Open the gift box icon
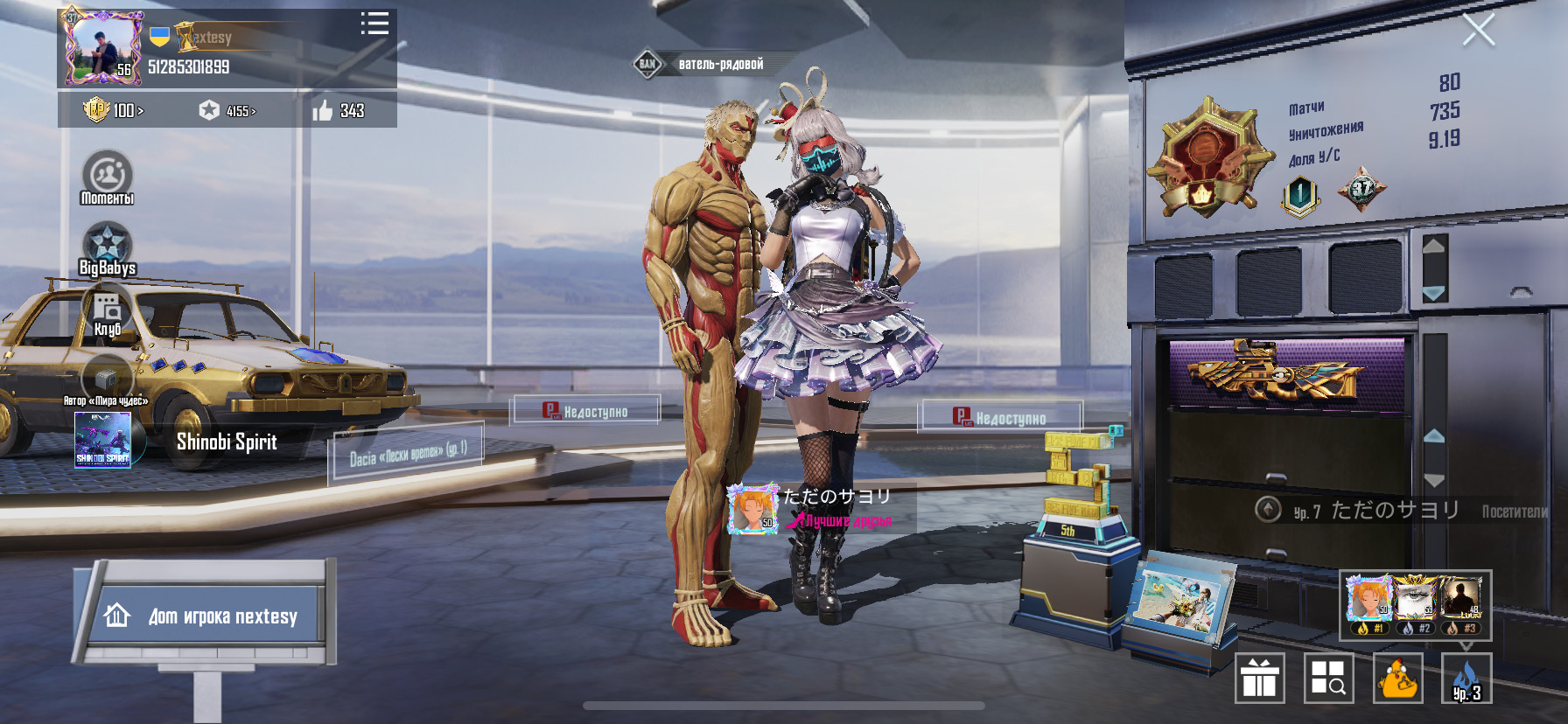This screenshot has width=1568, height=724. [x=1259, y=679]
